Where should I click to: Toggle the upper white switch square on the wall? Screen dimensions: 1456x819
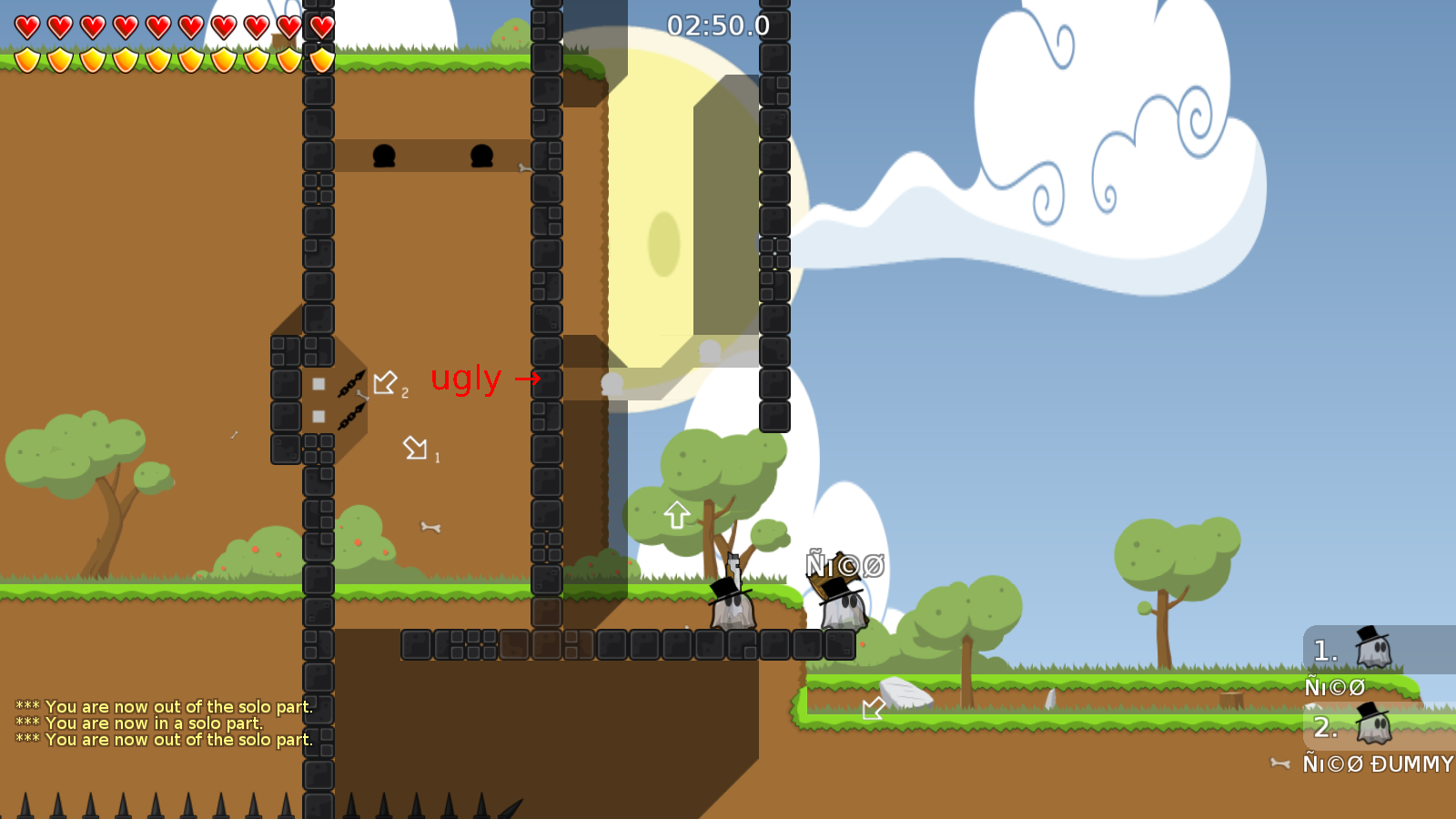[x=318, y=385]
